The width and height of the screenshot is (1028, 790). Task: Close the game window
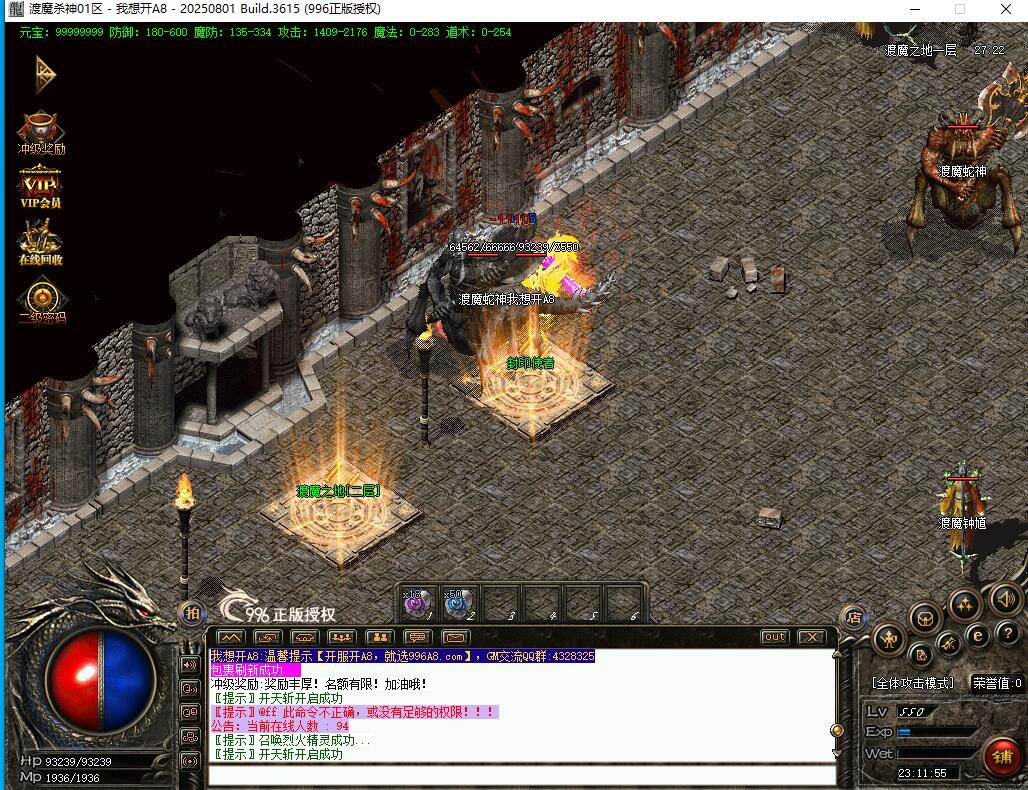point(1004,9)
